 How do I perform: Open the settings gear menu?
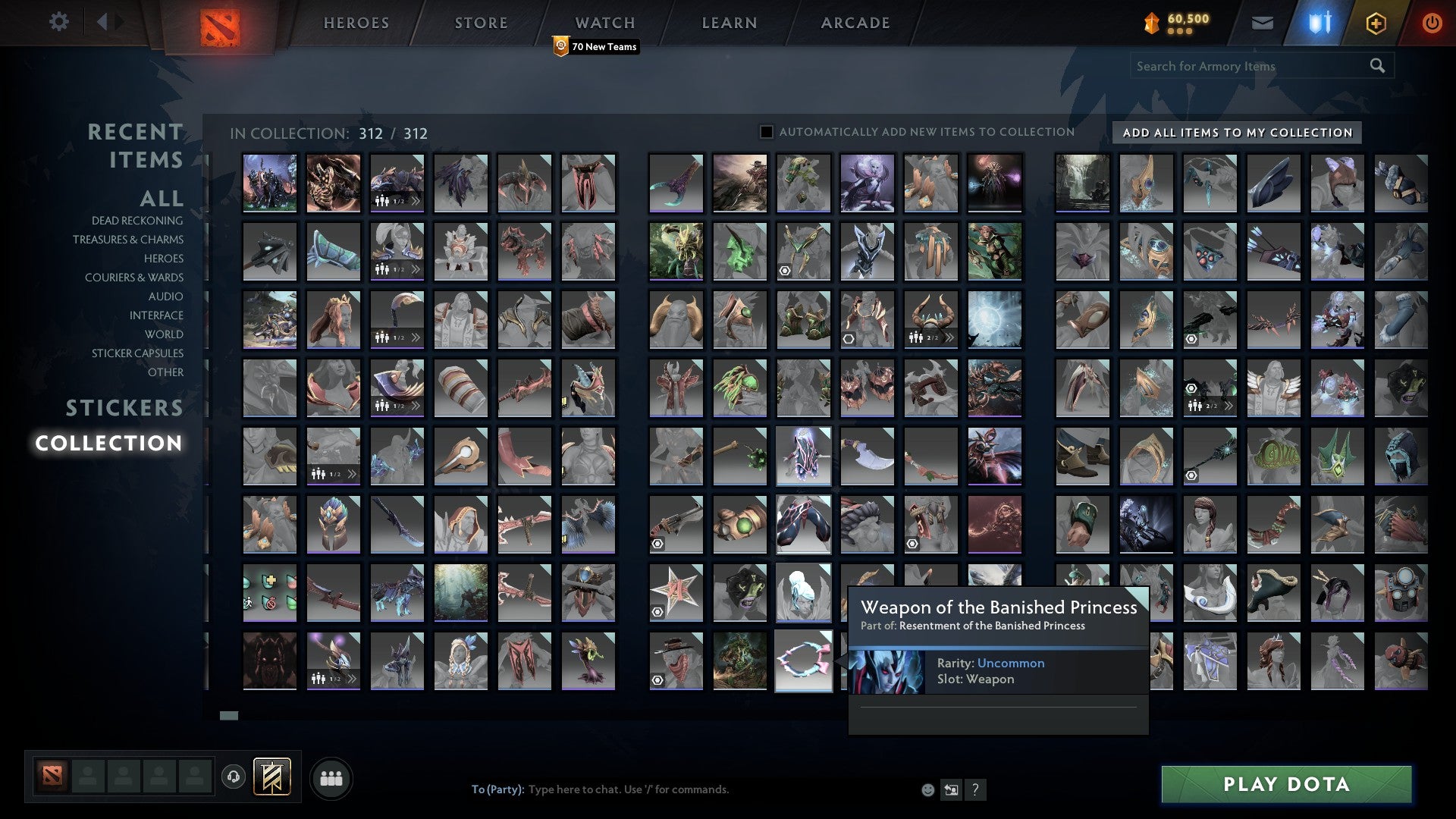(x=59, y=22)
